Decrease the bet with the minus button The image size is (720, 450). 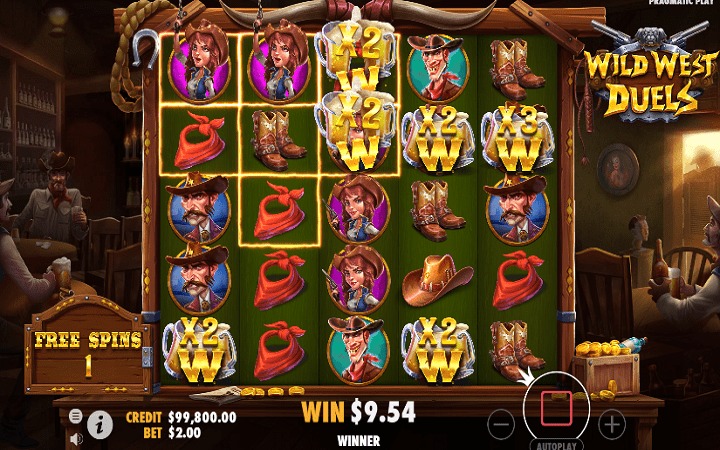502,423
